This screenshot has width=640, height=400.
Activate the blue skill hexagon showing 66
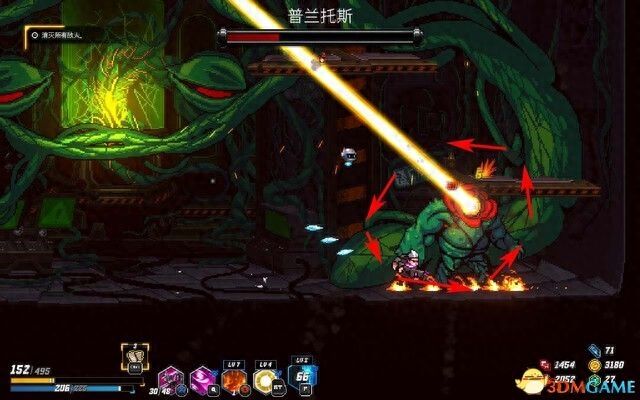[303, 376]
